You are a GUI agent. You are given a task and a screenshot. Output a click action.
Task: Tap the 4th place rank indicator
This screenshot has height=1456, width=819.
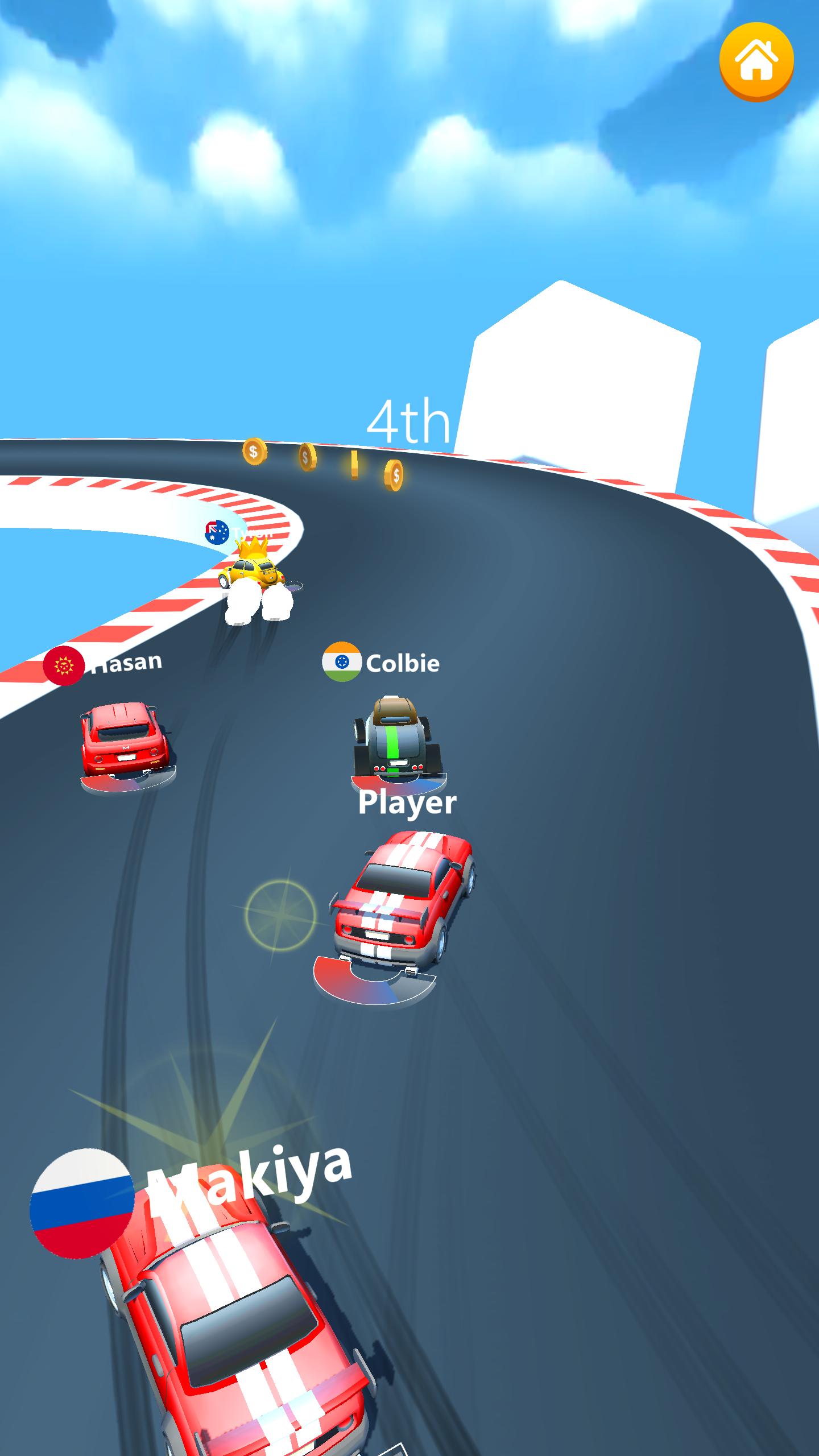click(x=408, y=421)
